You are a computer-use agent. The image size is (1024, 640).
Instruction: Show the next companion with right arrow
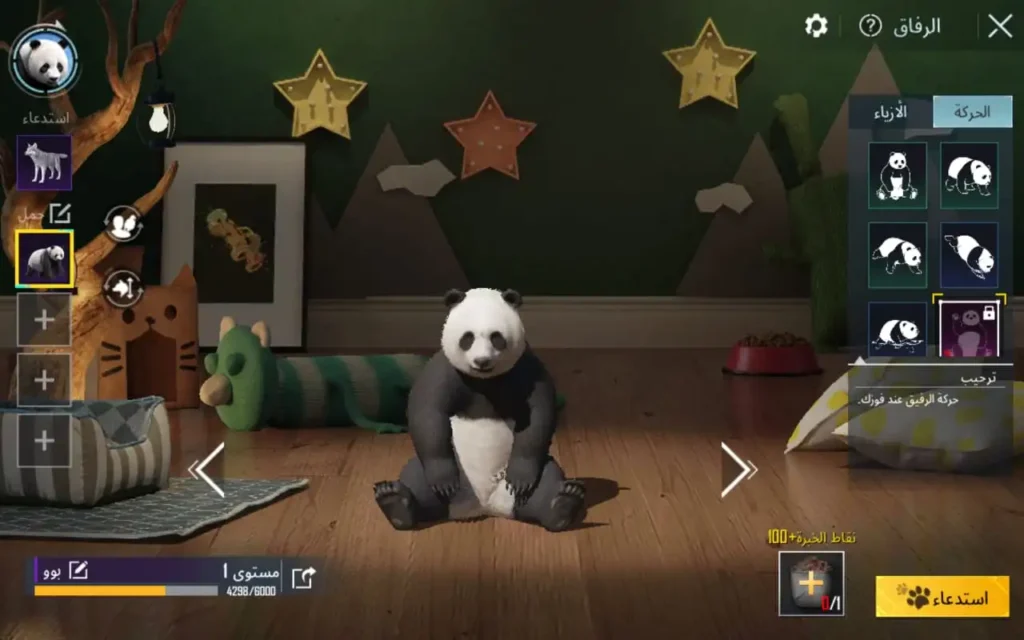[x=737, y=469]
